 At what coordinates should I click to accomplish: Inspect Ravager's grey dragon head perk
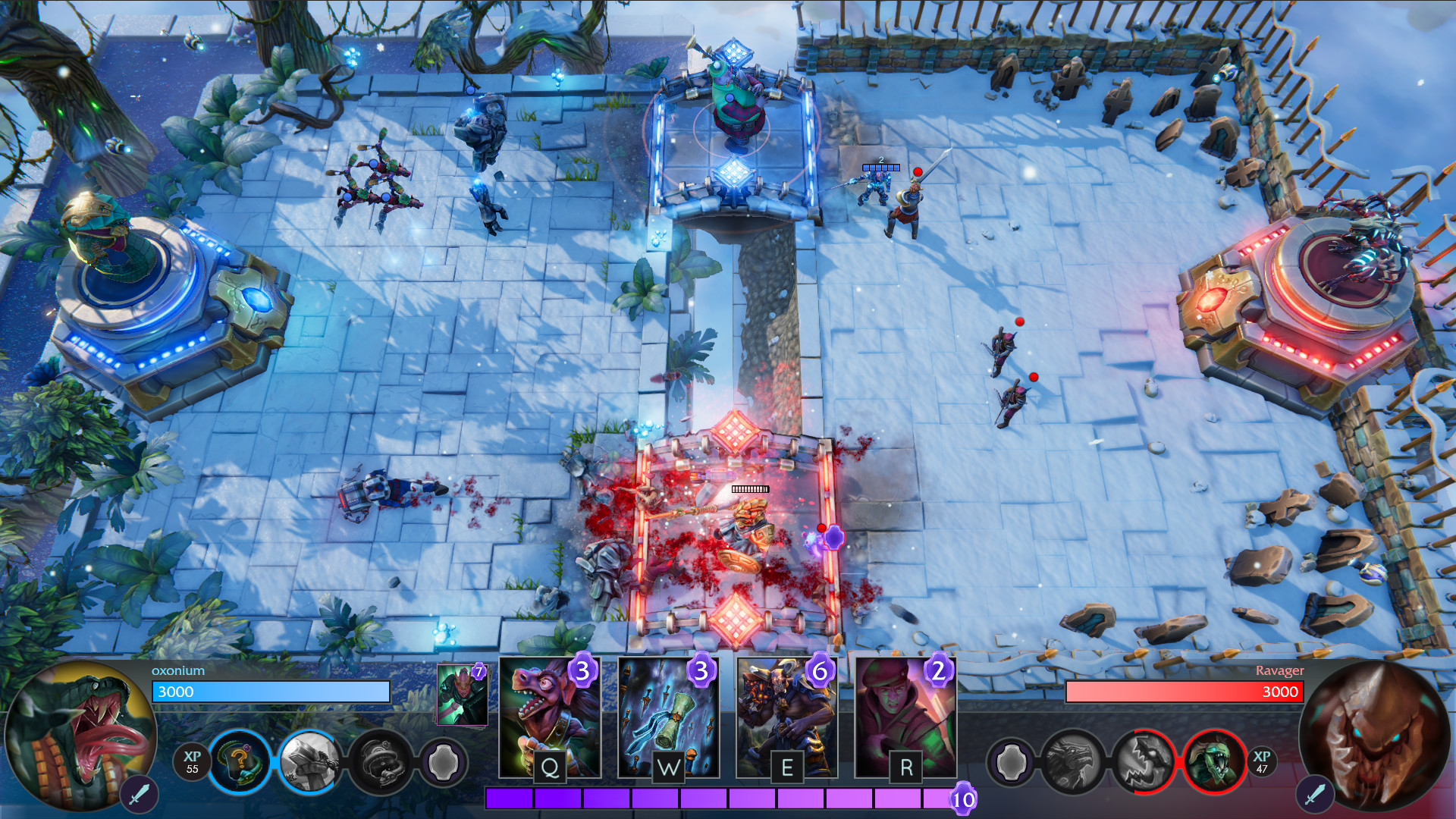[1073, 761]
